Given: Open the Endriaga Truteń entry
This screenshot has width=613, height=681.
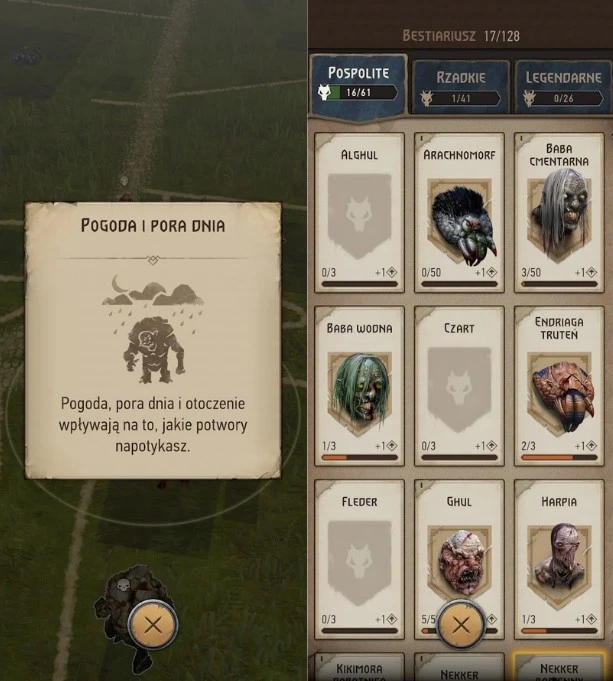Looking at the screenshot, I should (x=559, y=386).
